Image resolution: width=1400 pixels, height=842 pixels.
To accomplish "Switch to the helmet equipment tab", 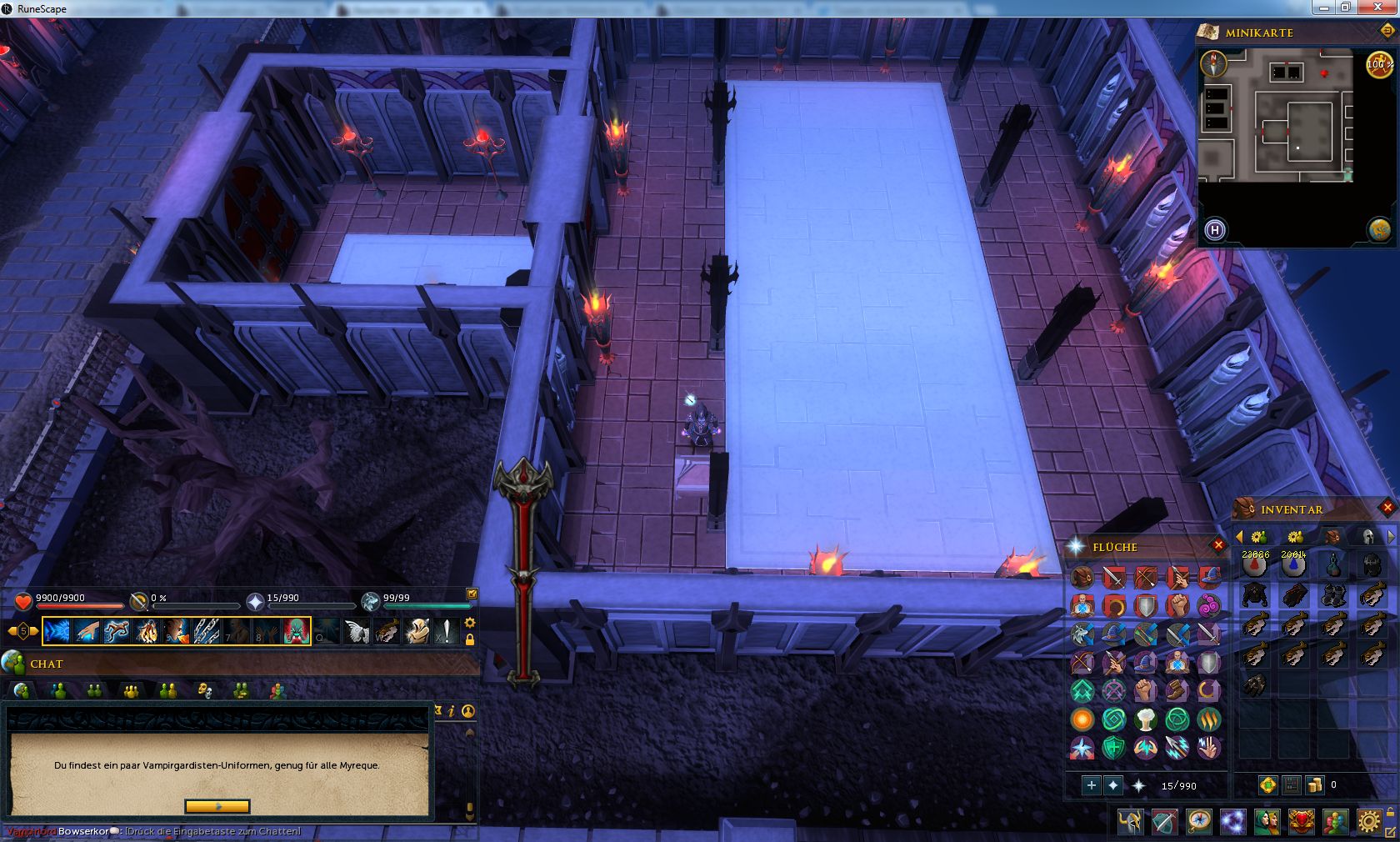I will click(1367, 536).
